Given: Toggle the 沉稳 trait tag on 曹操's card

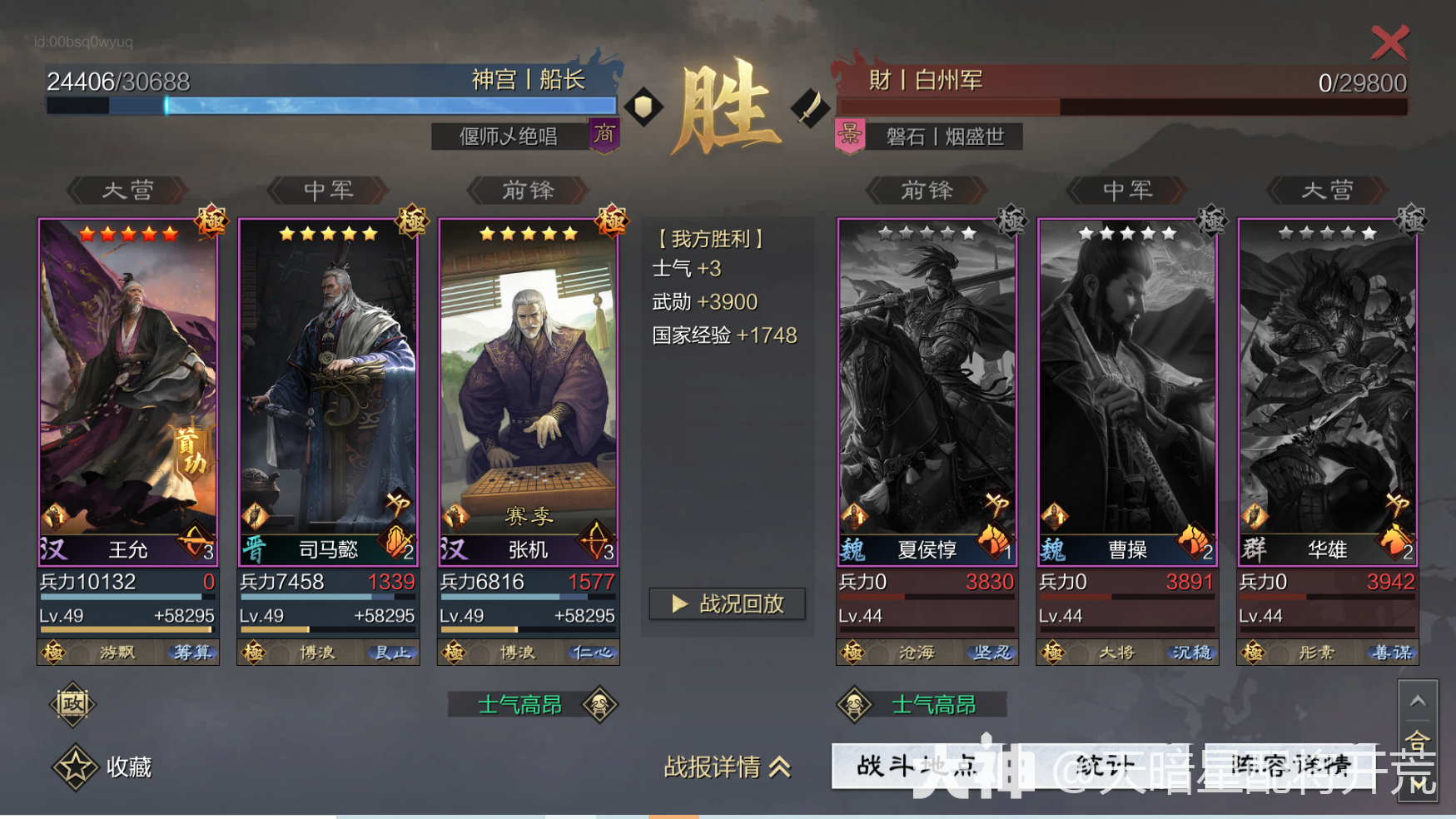Looking at the screenshot, I should (1194, 653).
